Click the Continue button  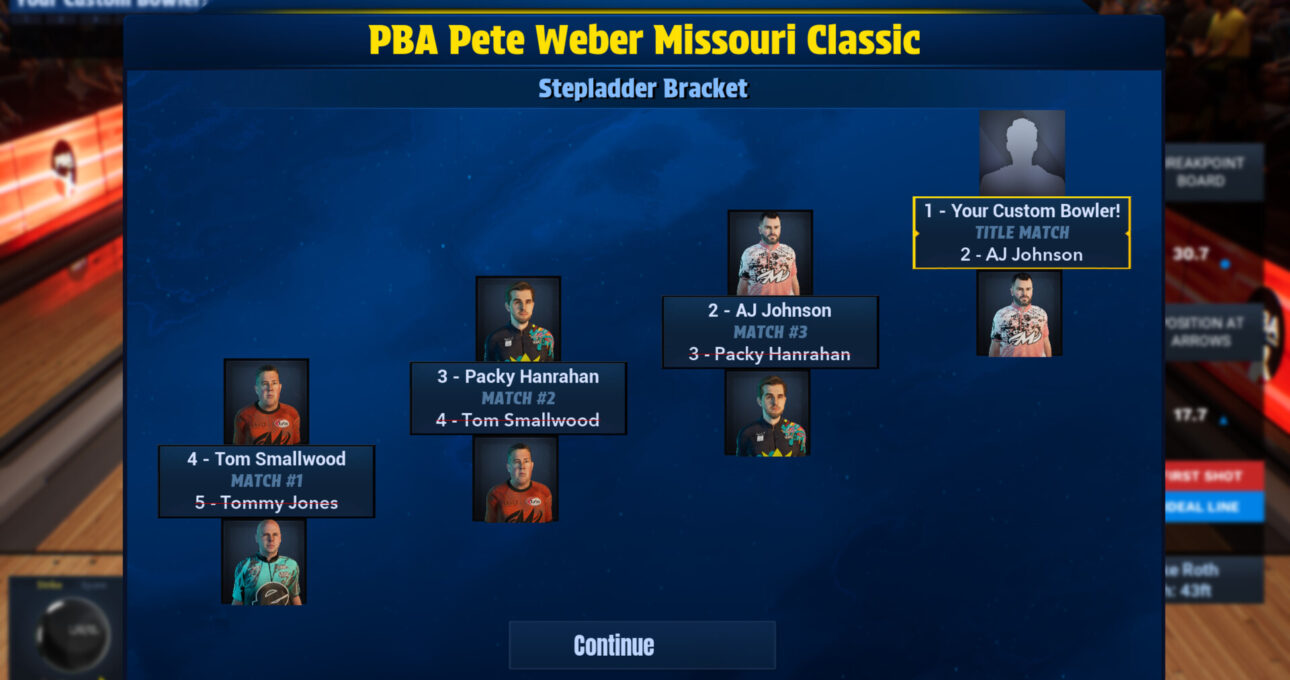coord(642,645)
